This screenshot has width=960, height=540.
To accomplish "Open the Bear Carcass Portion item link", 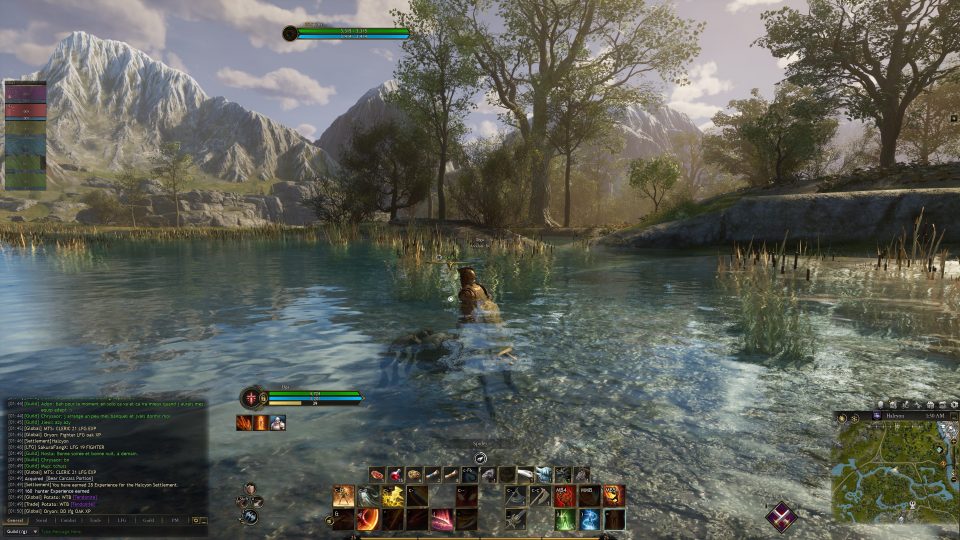I will point(68,479).
